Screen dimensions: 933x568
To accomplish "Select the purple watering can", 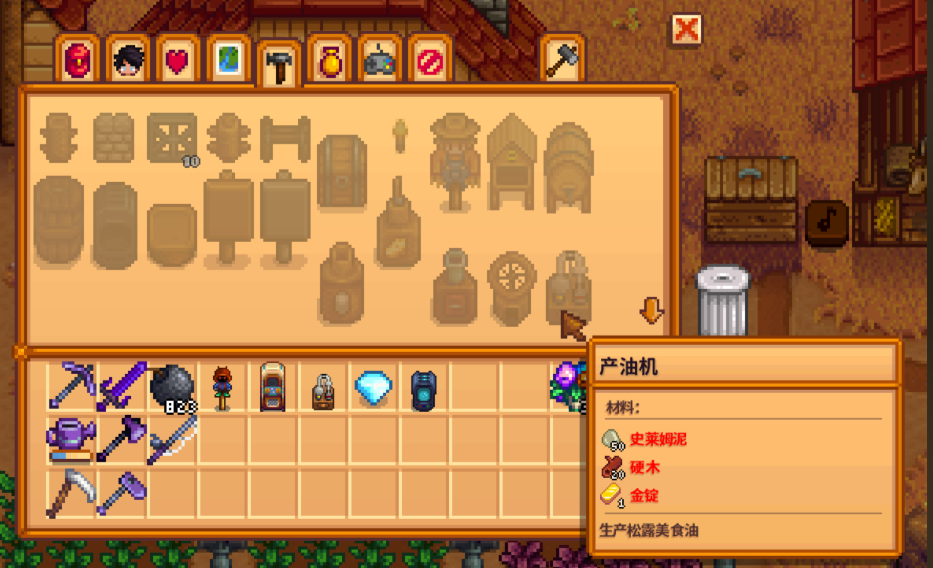I will tap(72, 438).
